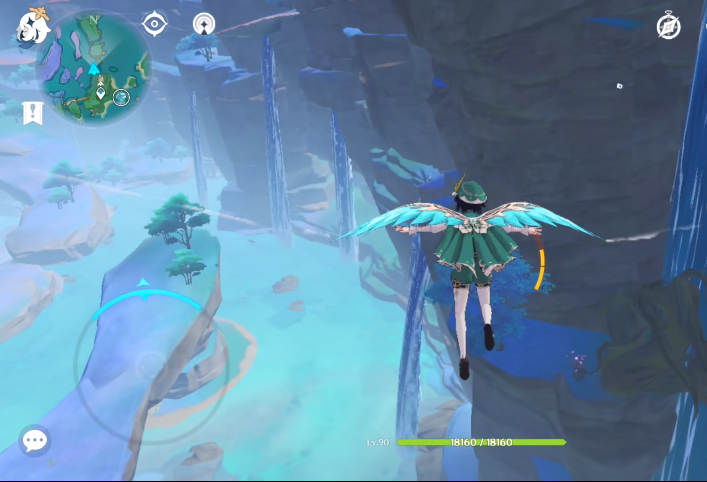
Task: Open the chat speech bubble
Action: [x=35, y=440]
